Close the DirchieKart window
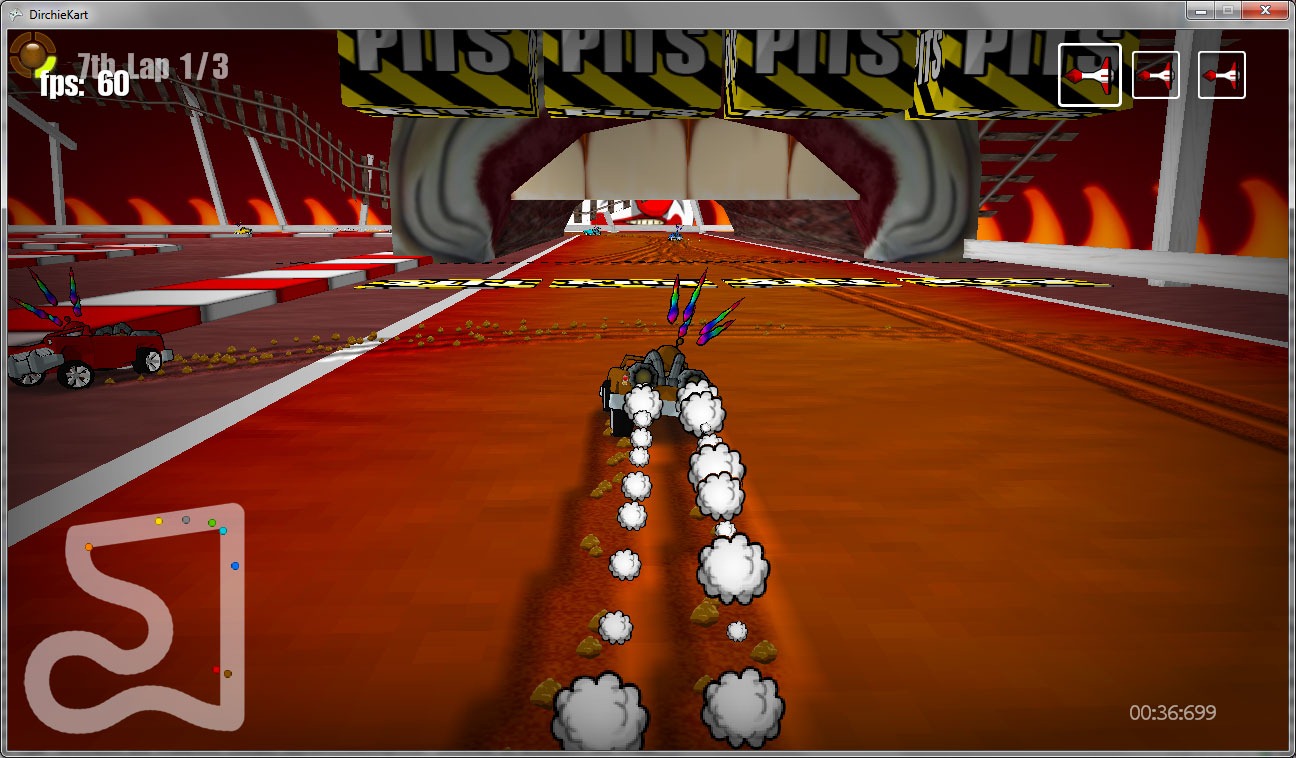The height and width of the screenshot is (758, 1296). (x=1265, y=10)
